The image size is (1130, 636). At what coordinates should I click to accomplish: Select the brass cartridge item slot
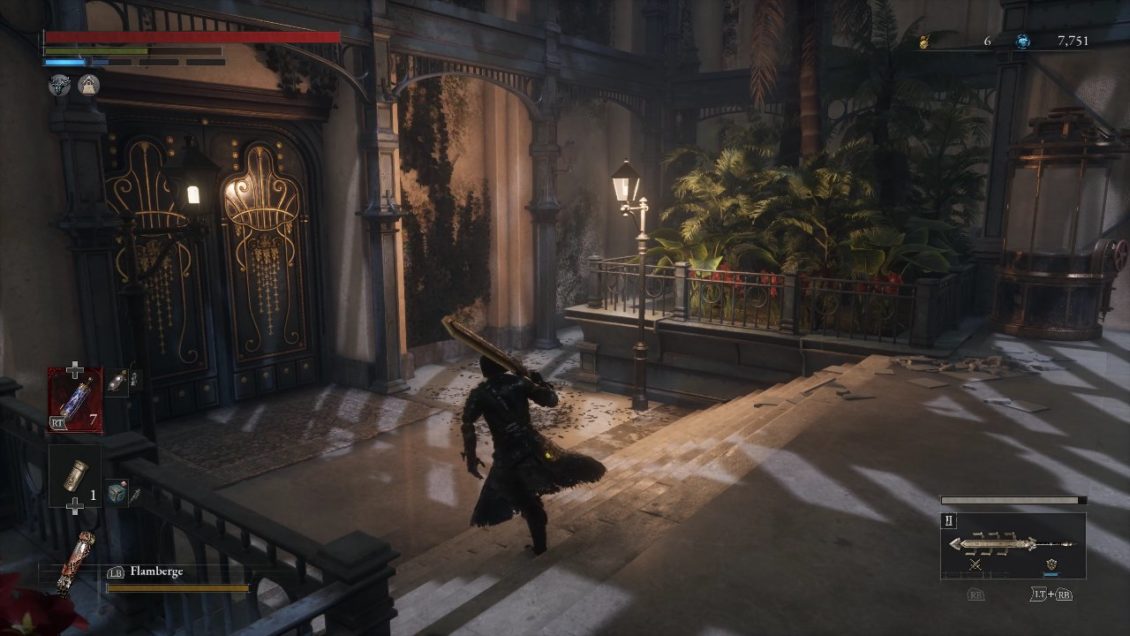pos(74,476)
